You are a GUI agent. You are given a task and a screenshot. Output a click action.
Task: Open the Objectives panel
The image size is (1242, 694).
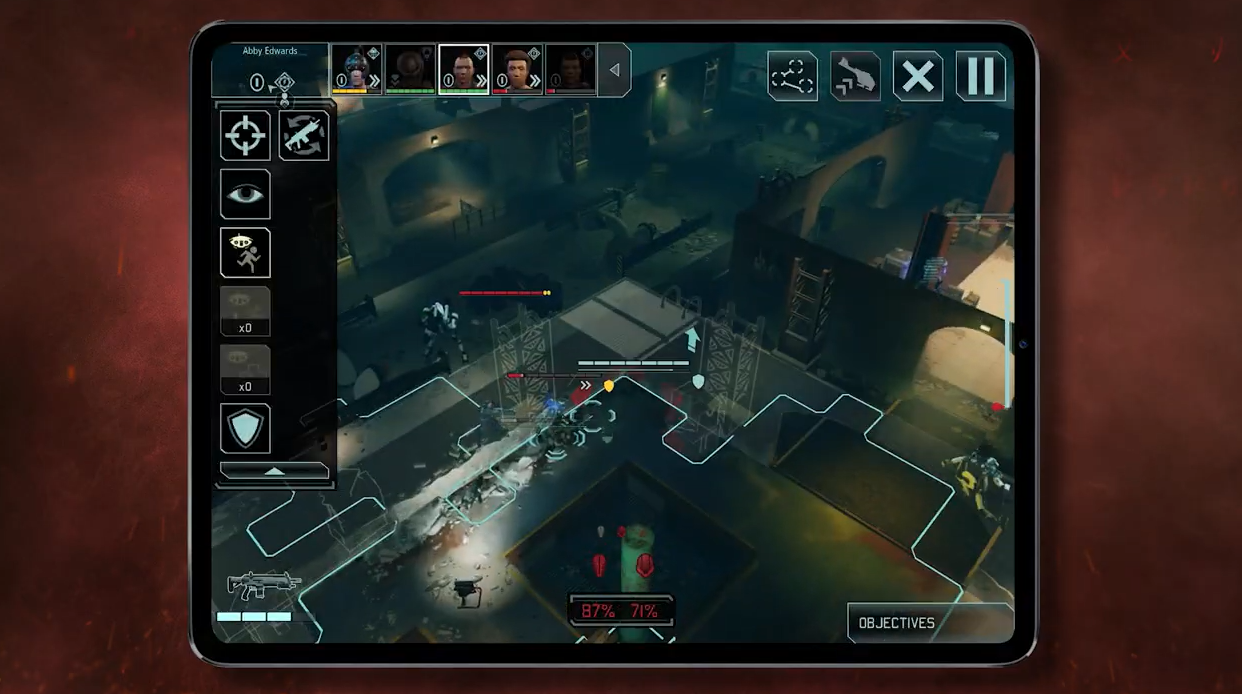click(897, 623)
